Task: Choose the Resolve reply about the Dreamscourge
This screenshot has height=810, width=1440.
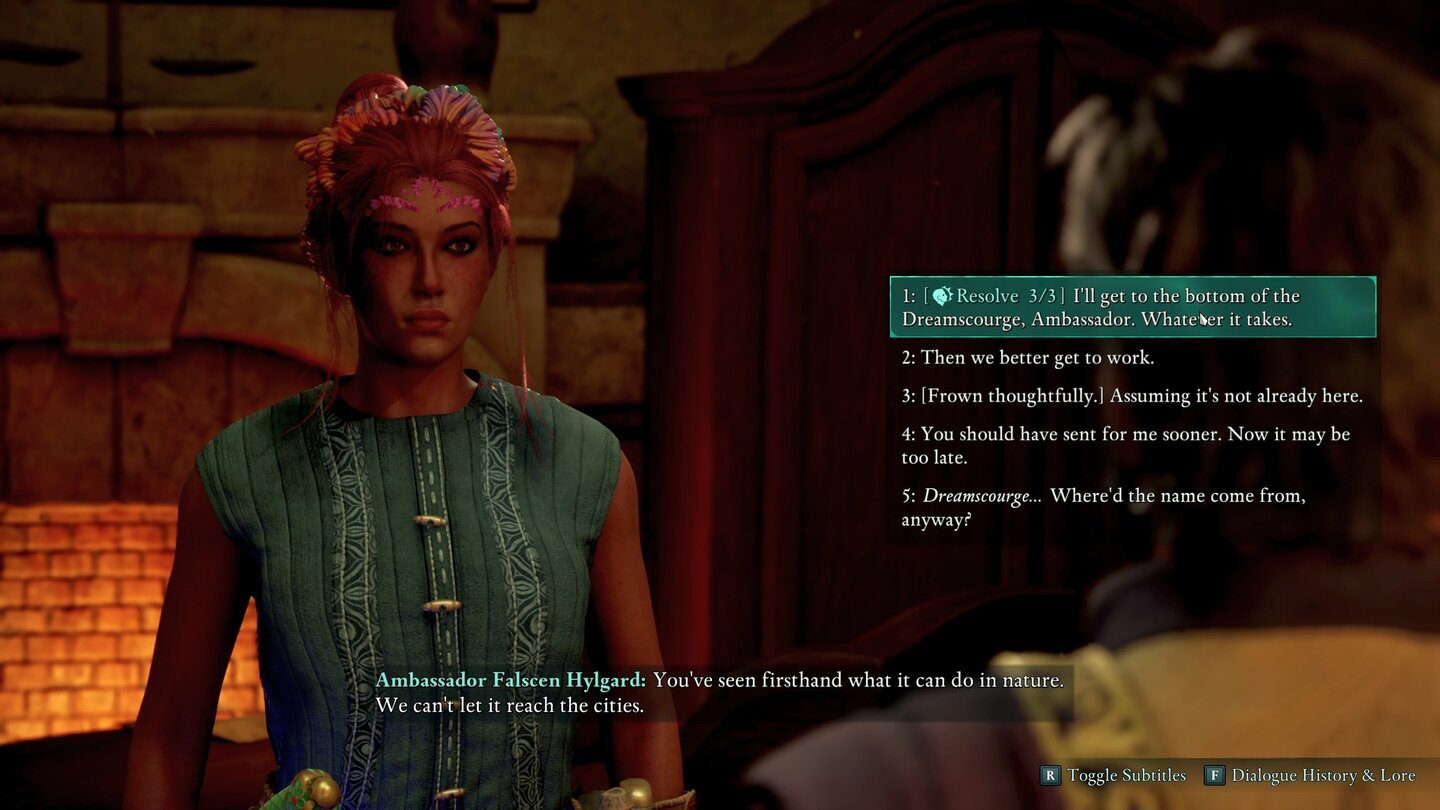Action: point(1132,307)
